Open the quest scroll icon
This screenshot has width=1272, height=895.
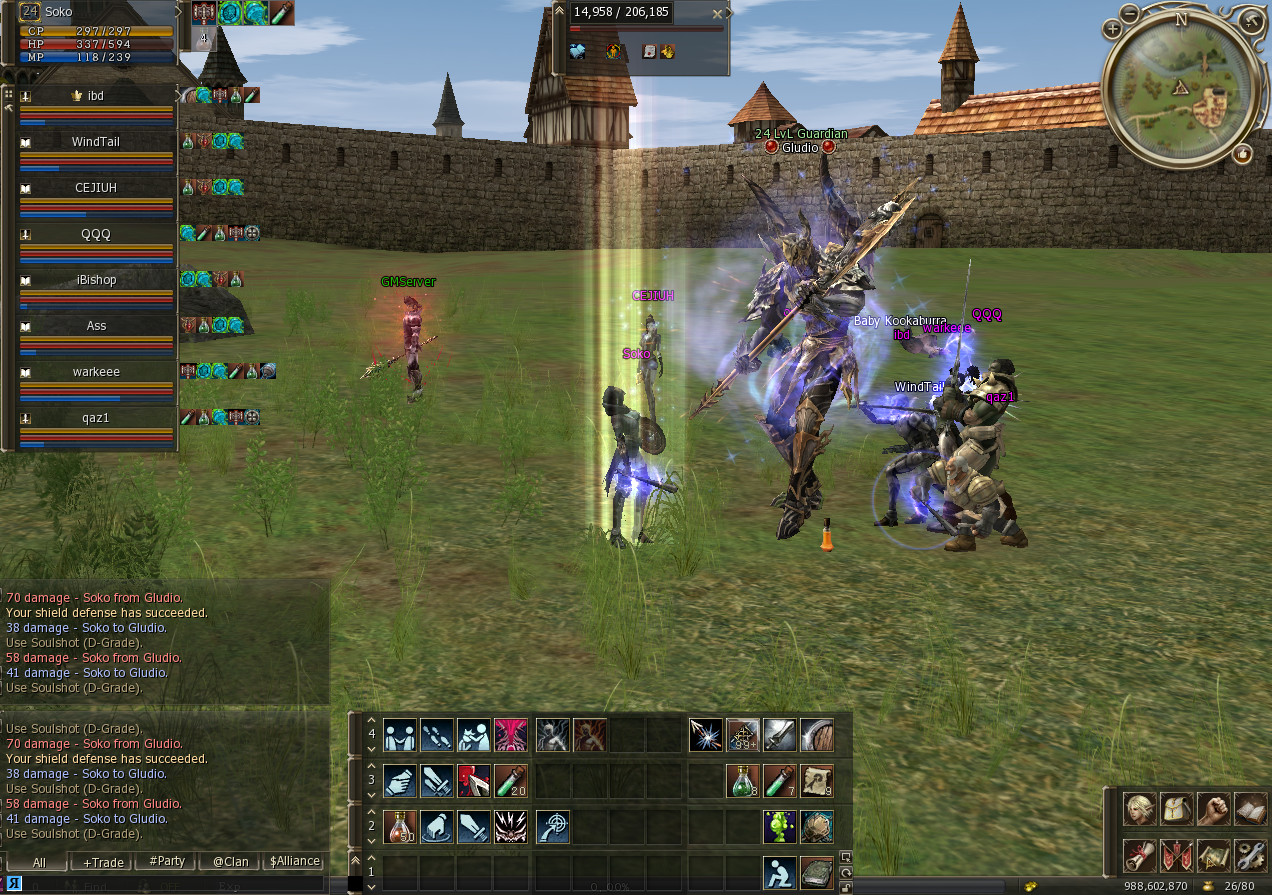[1138, 855]
